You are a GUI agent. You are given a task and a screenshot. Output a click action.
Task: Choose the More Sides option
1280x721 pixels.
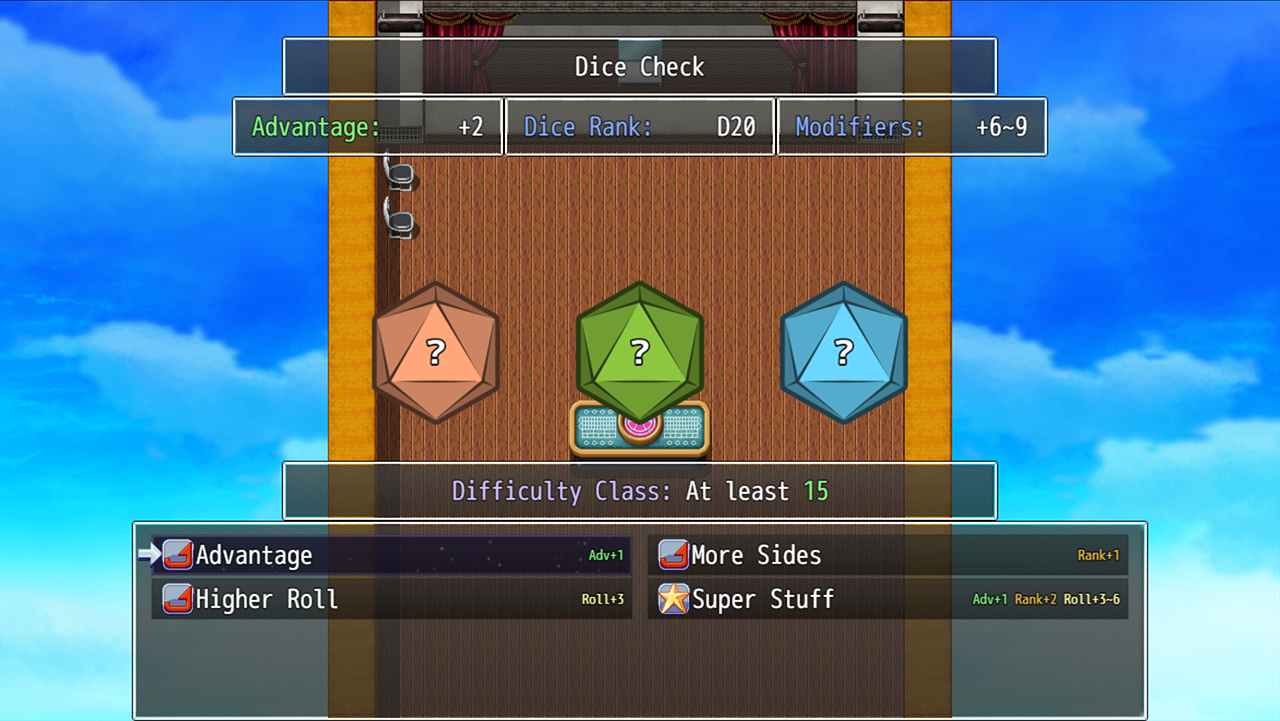click(x=888, y=555)
